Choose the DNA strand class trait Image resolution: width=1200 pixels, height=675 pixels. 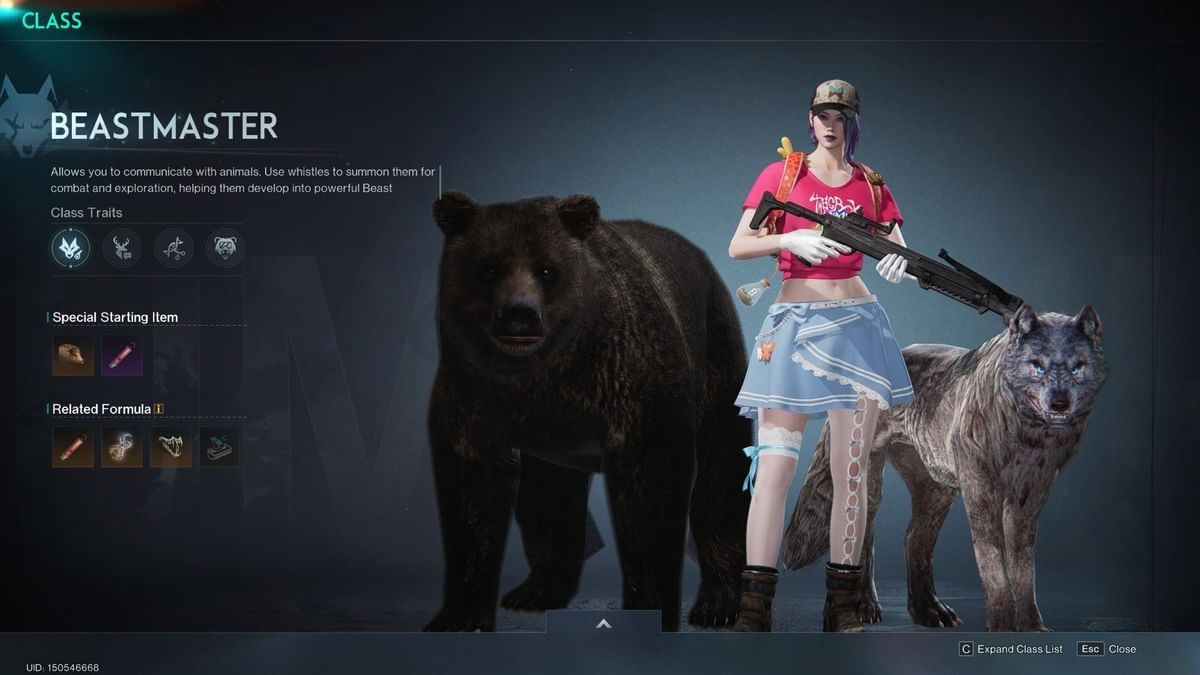click(174, 248)
